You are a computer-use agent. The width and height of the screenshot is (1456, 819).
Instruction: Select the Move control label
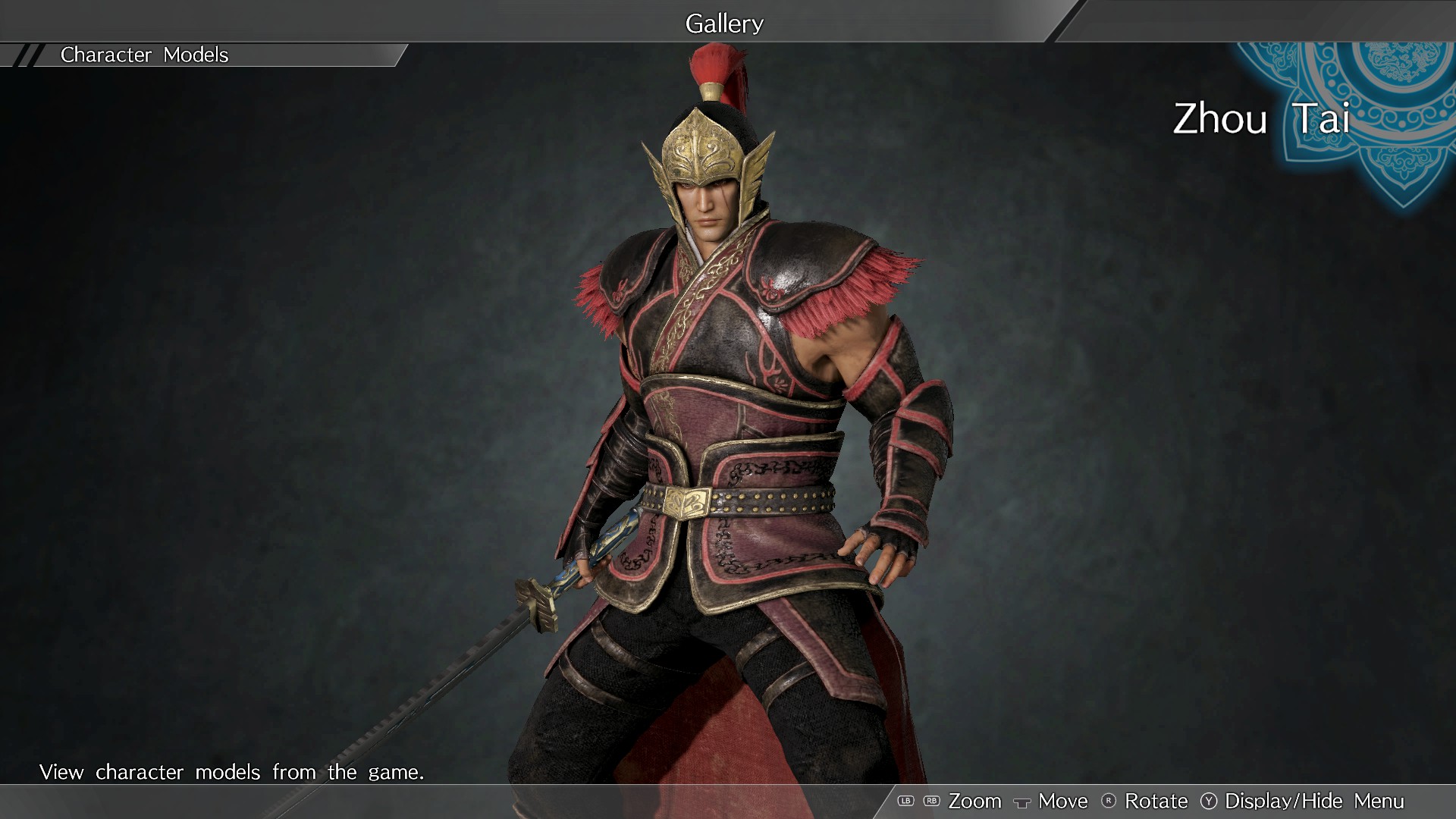click(1062, 801)
